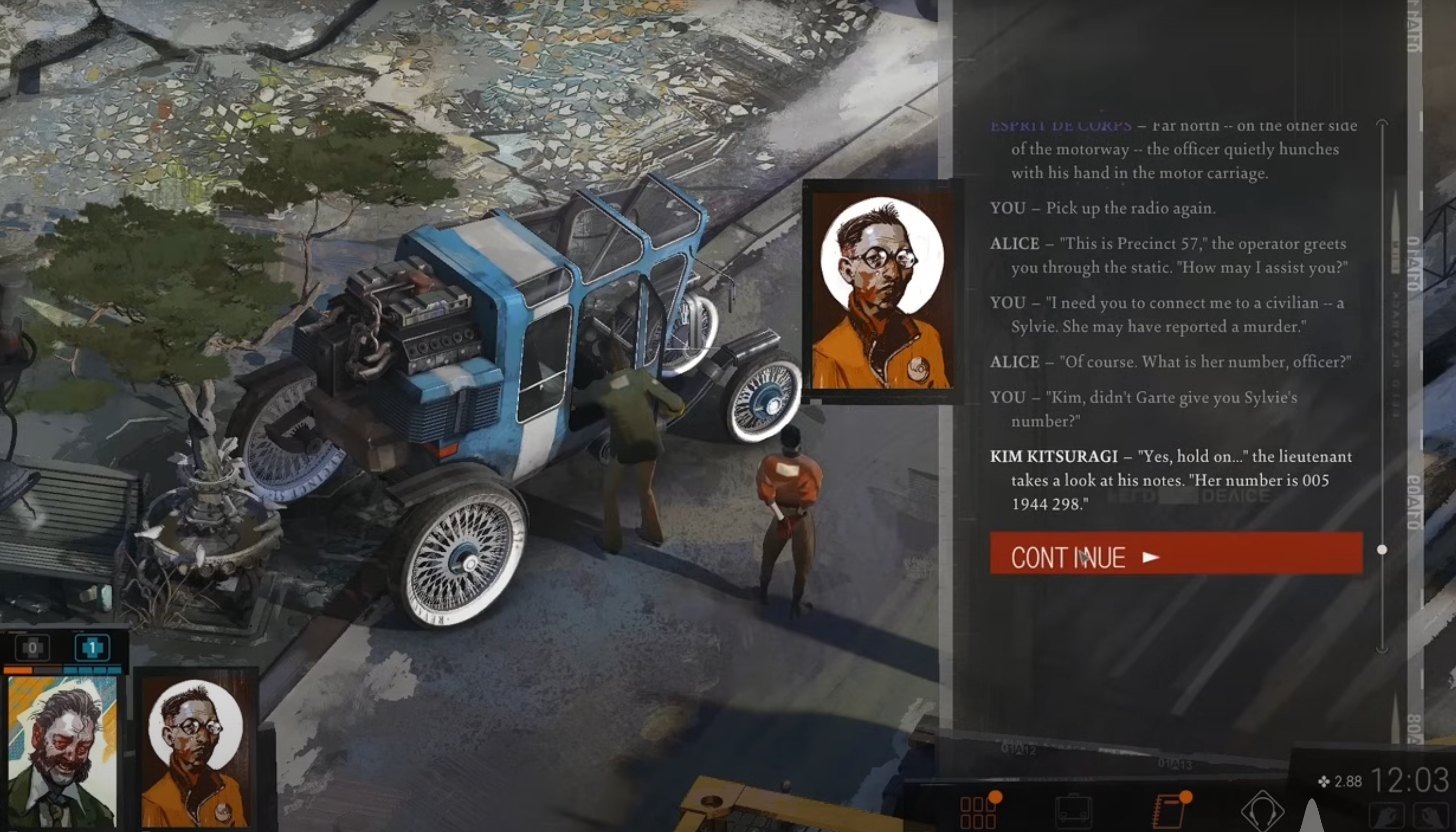Open the Thought Cabinet head icon
The image size is (1456, 832).
[1262, 811]
